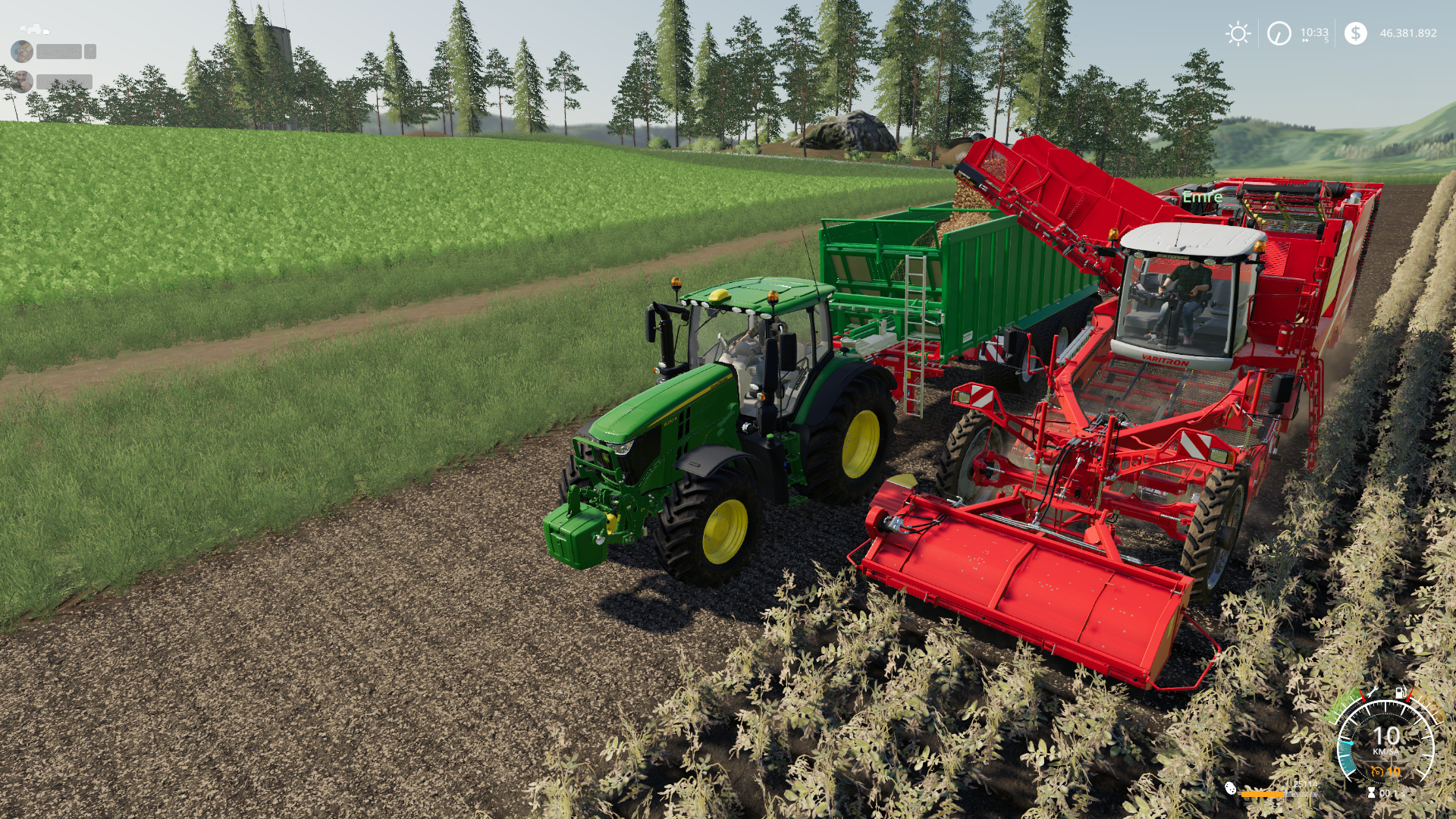Toggle the fast-forward arrows under the time

[x=1304, y=40]
